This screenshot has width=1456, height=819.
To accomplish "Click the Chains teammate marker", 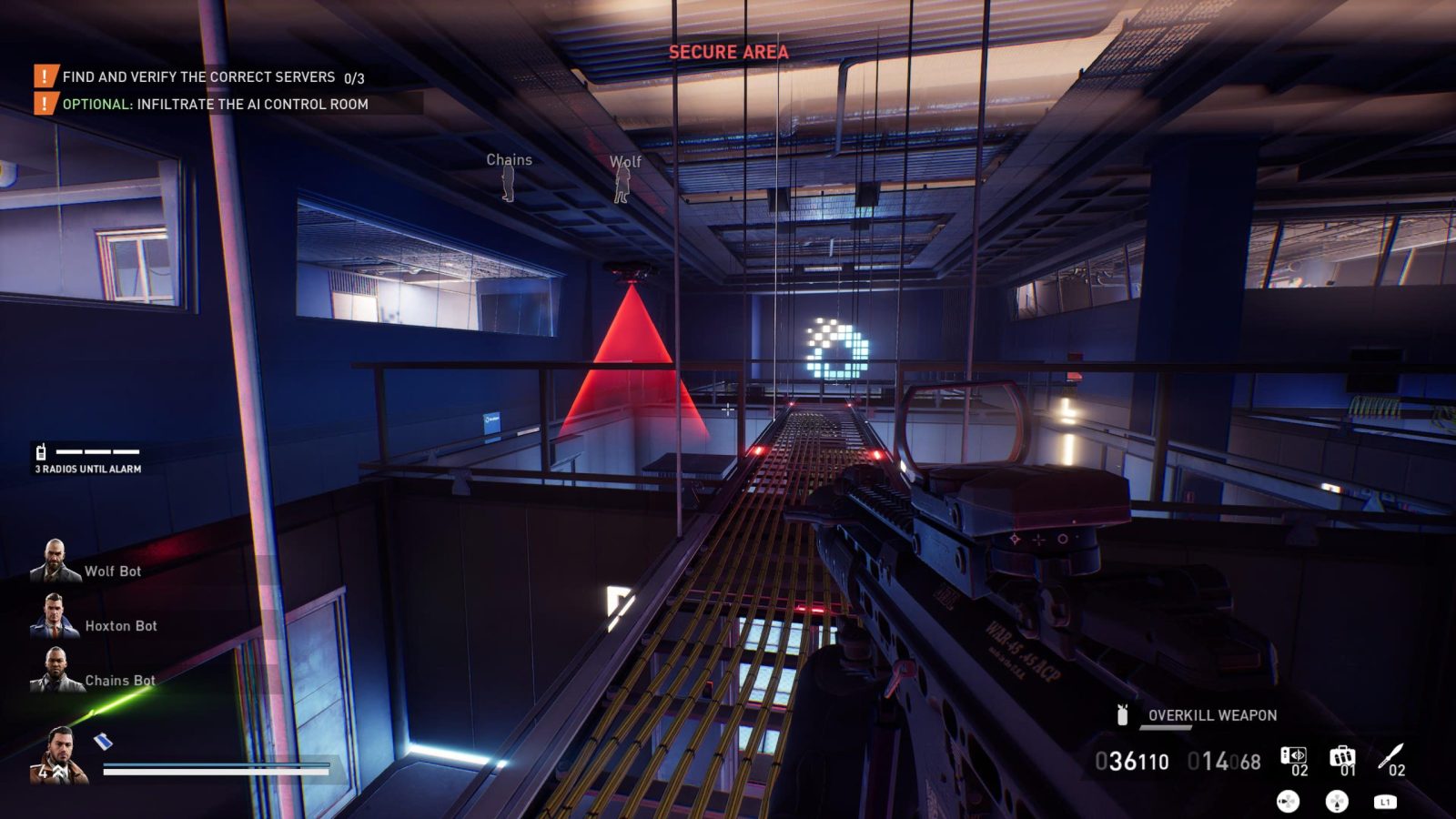I will [x=509, y=182].
